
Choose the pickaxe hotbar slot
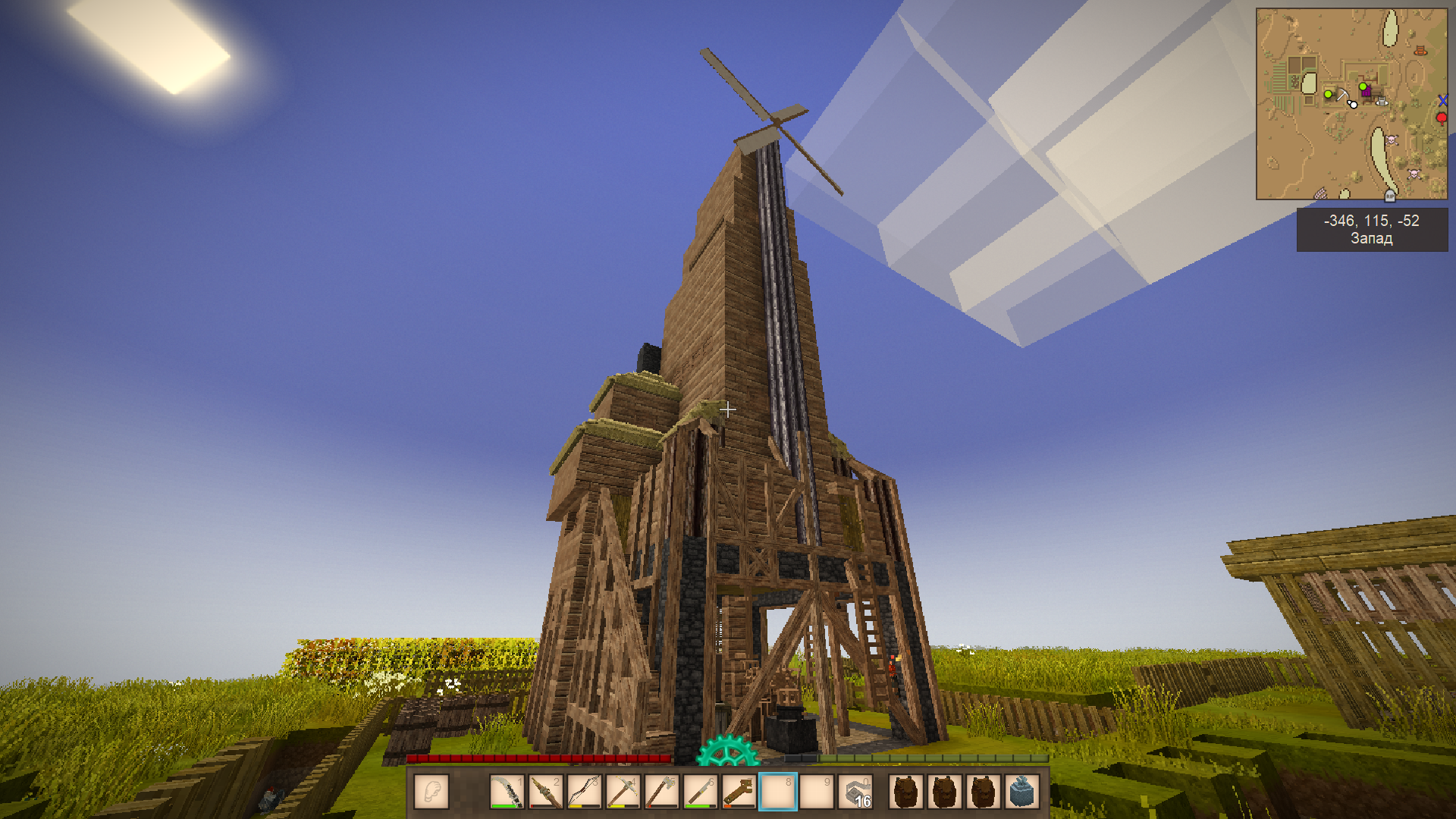click(623, 792)
